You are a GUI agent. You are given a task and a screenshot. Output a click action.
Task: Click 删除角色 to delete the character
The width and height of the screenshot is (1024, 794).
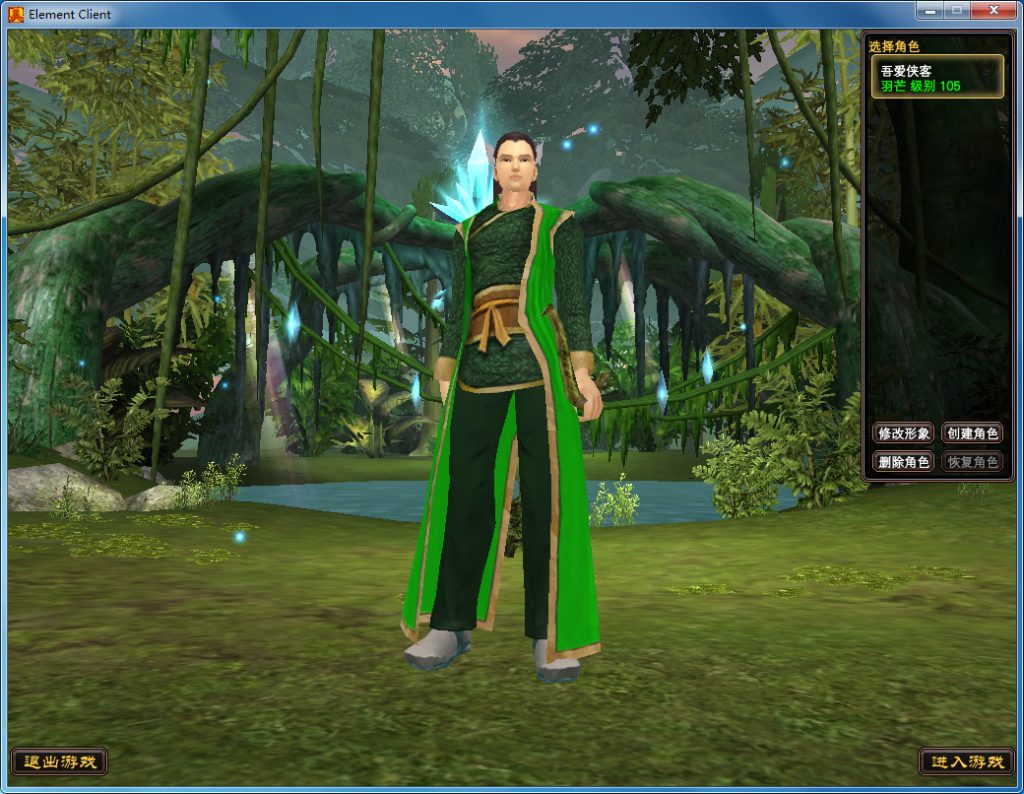coord(903,462)
